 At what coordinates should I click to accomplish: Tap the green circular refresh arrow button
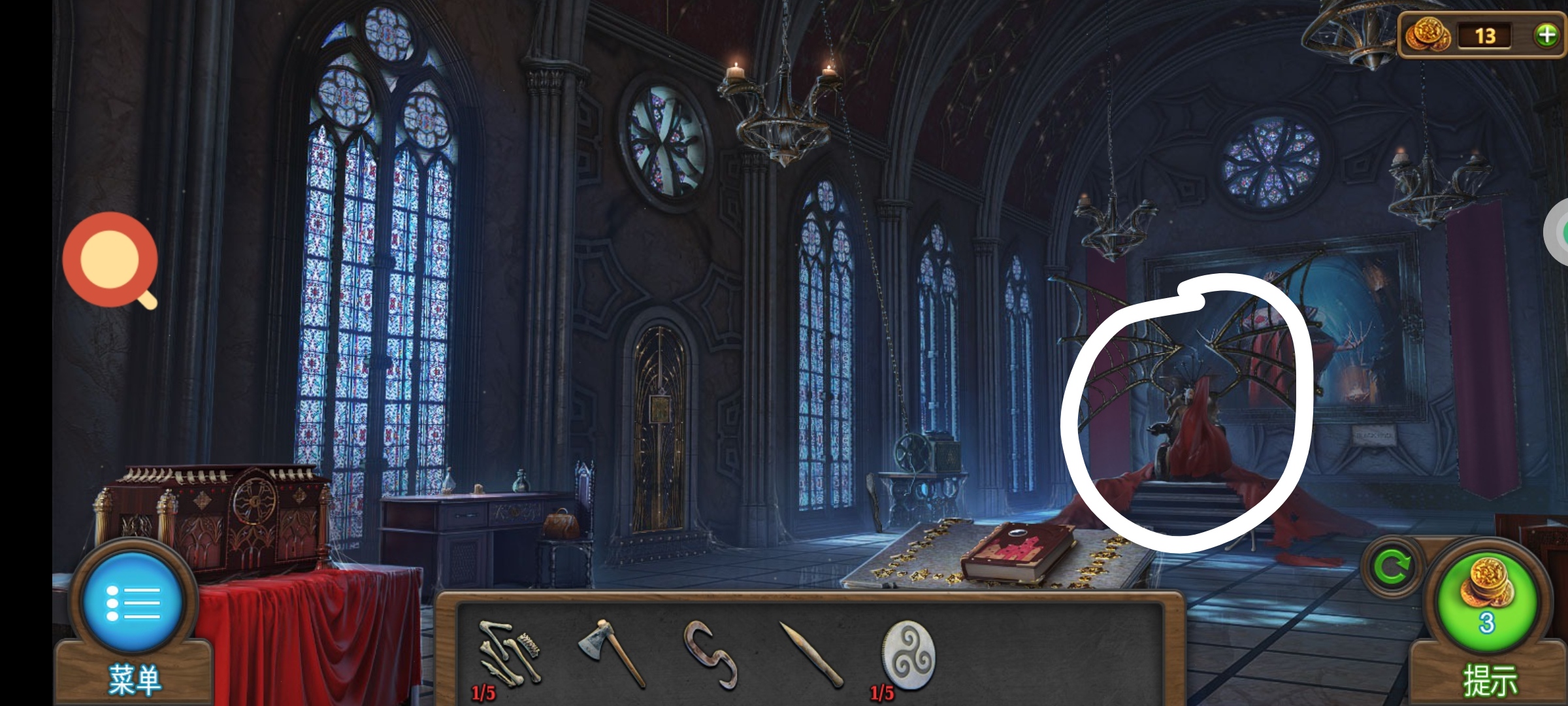coord(1392,566)
